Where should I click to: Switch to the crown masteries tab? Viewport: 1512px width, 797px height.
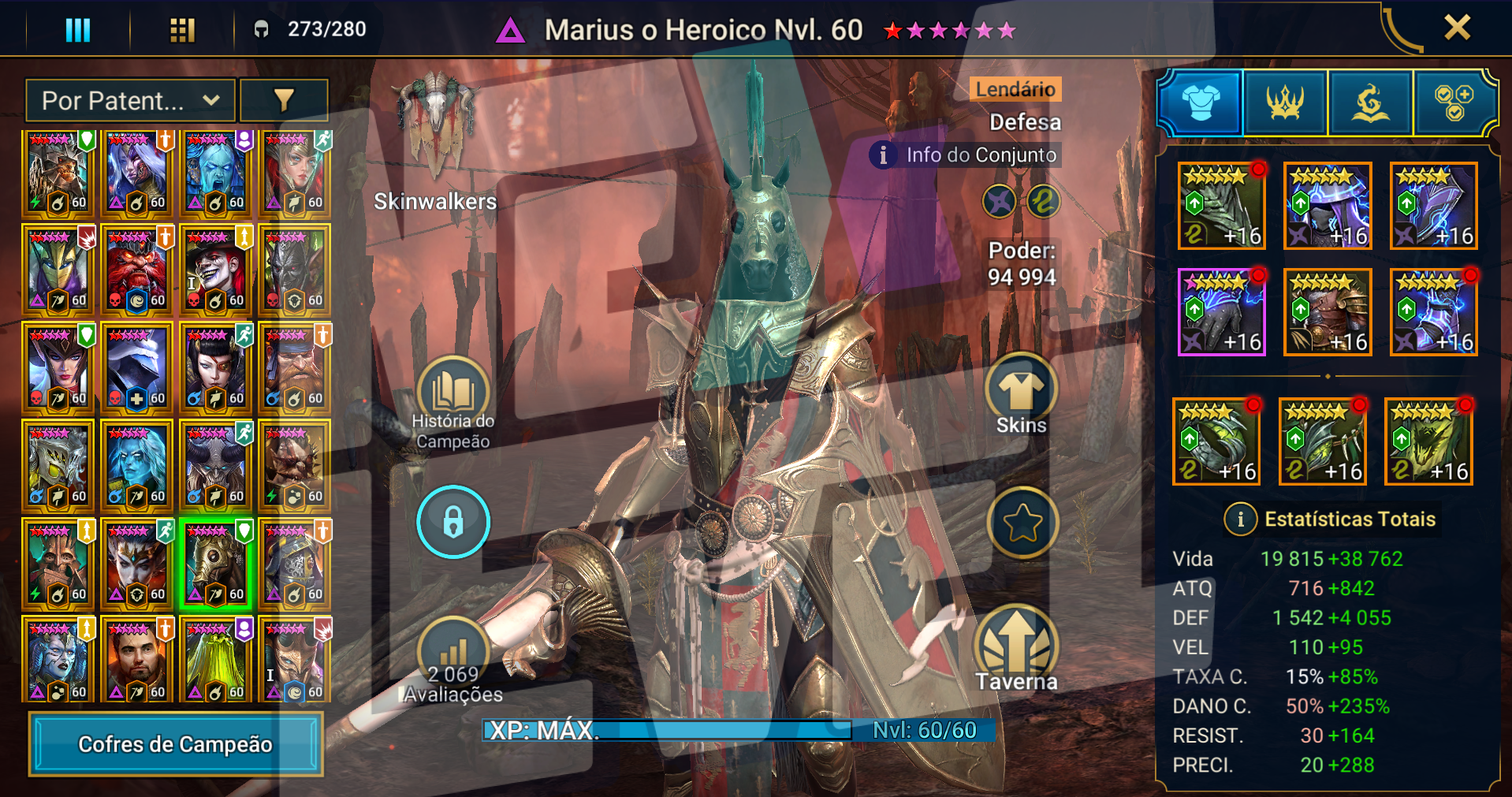coord(1285,102)
